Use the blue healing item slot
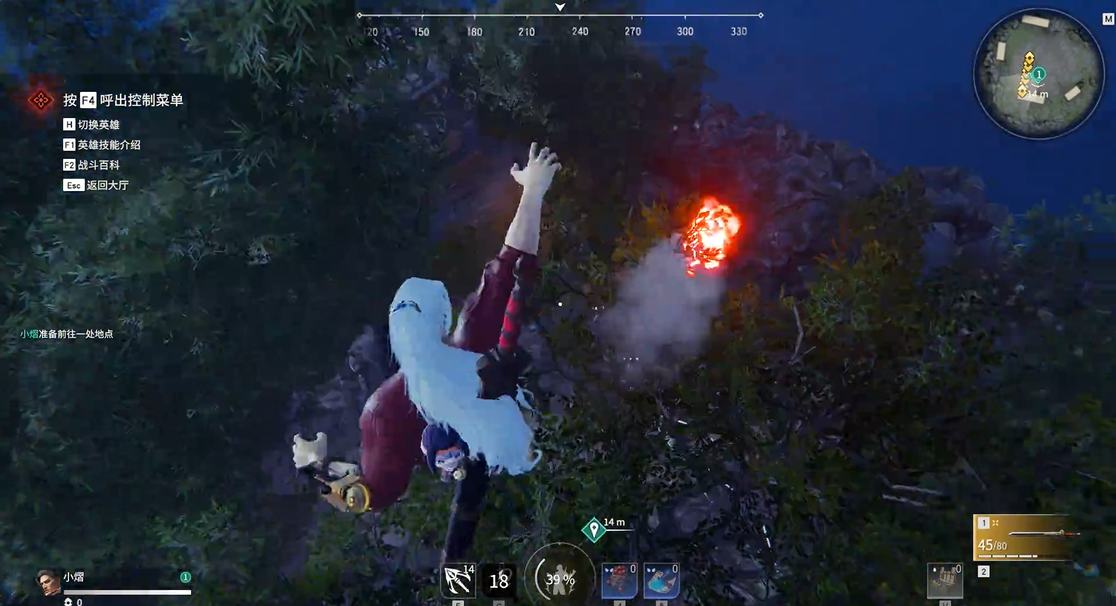The width and height of the screenshot is (1116, 606). (661, 580)
